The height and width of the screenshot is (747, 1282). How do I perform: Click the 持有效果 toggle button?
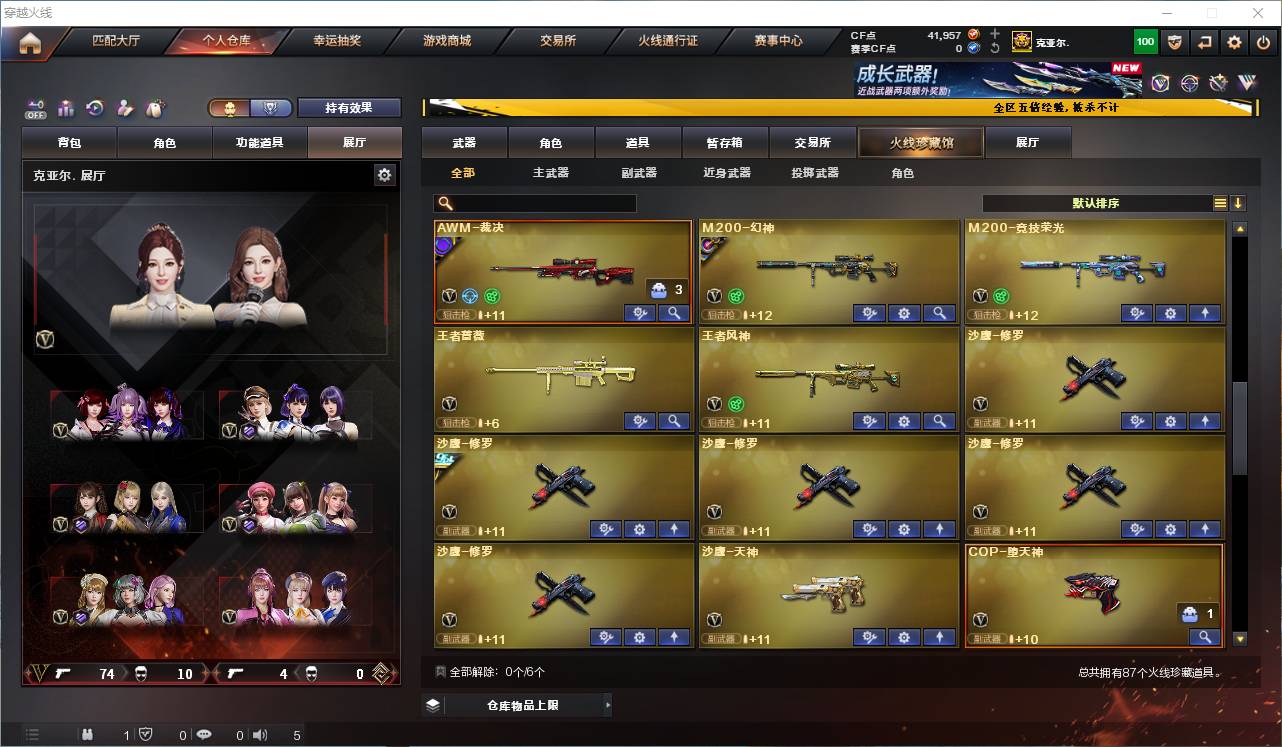coord(349,107)
